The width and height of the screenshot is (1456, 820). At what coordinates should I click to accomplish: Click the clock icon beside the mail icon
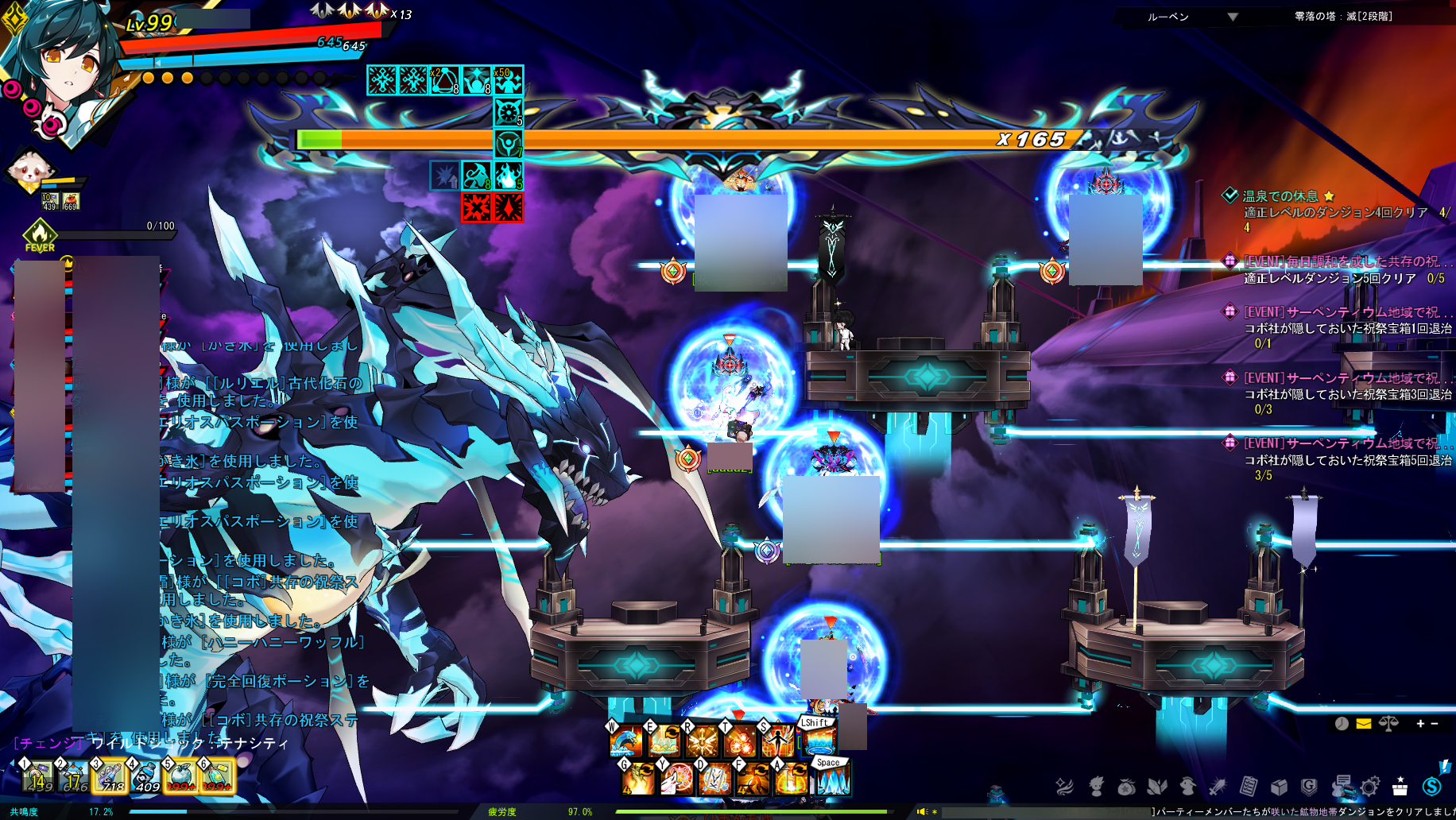1342,723
